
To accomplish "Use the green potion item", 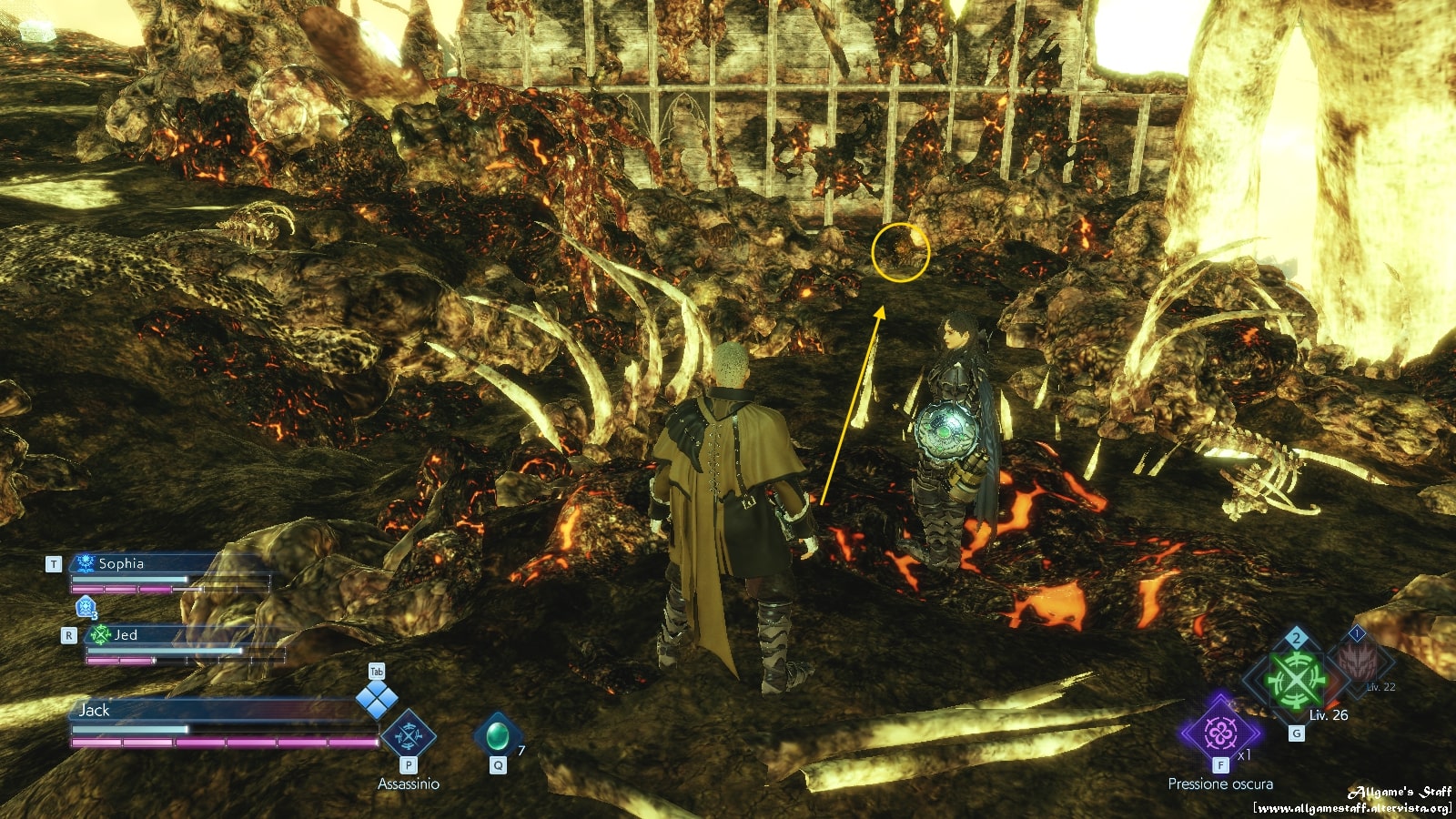I will coord(497,734).
